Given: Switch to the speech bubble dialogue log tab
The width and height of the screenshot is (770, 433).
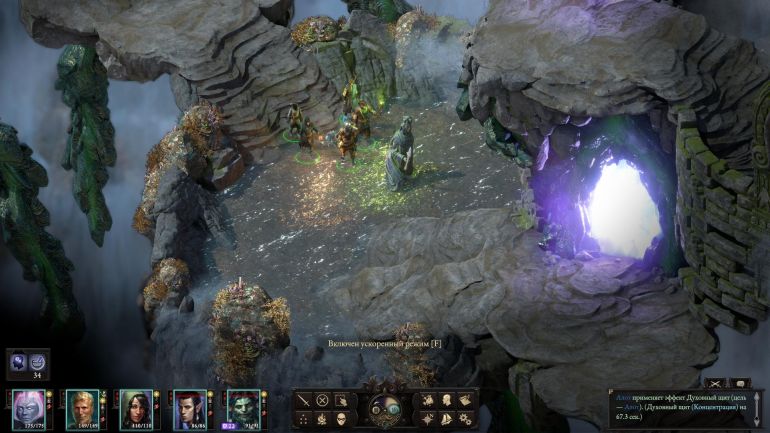Looking at the screenshot, I should (740, 383).
